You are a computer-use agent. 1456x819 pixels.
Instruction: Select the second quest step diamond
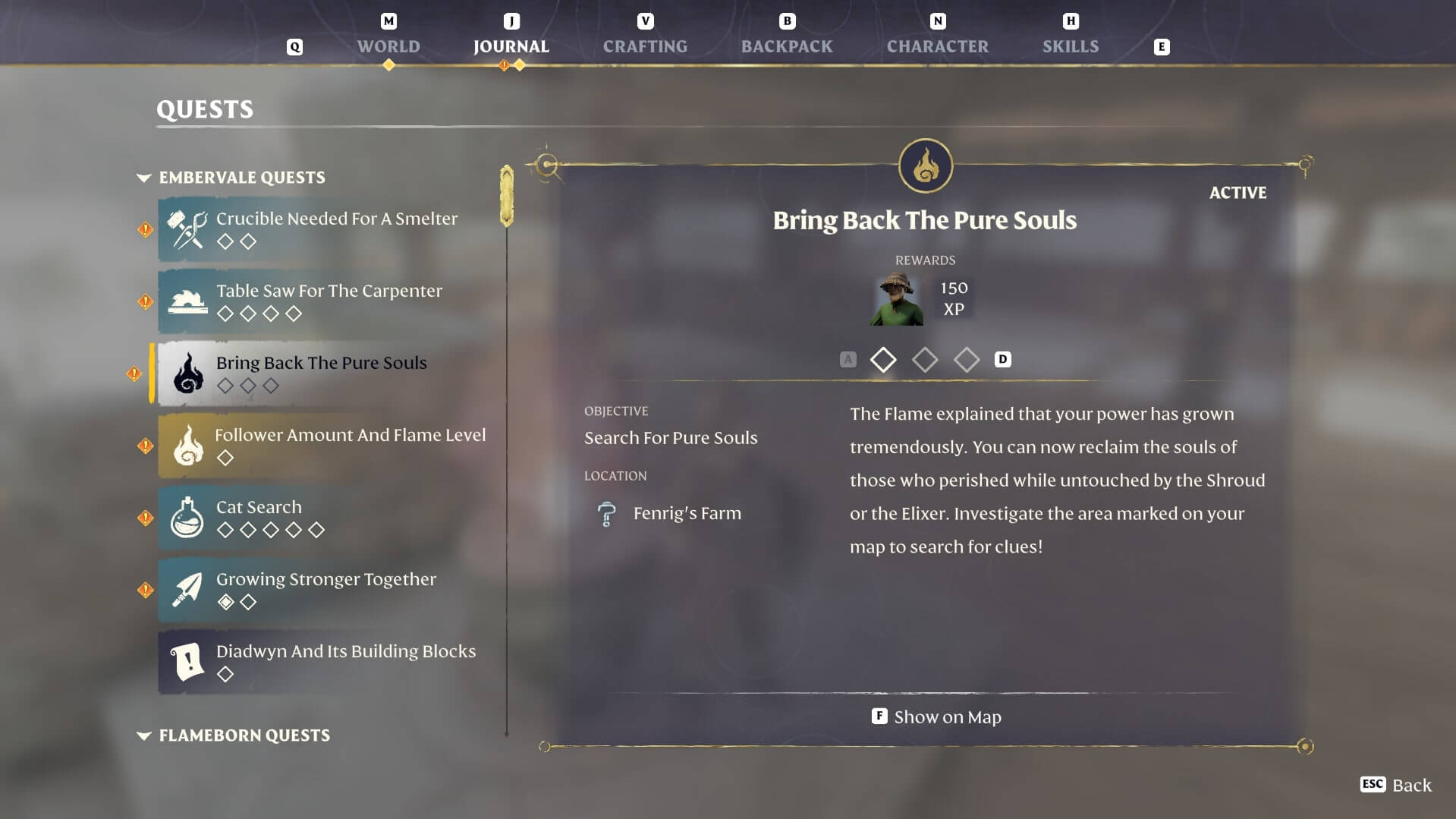924,360
